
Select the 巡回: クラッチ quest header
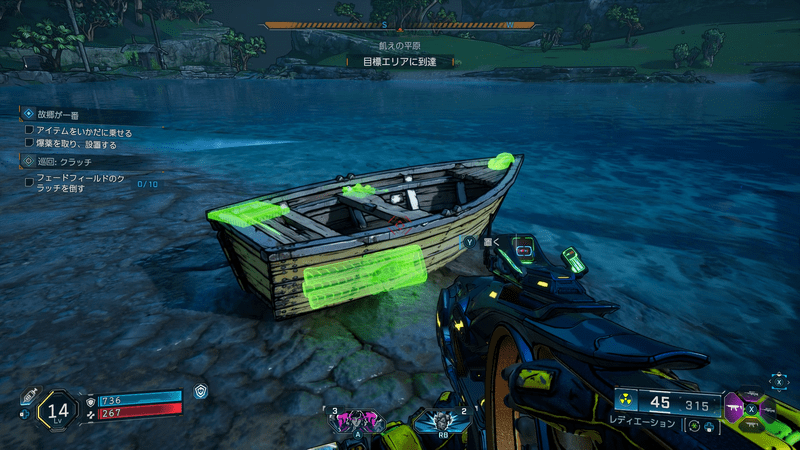coord(64,161)
